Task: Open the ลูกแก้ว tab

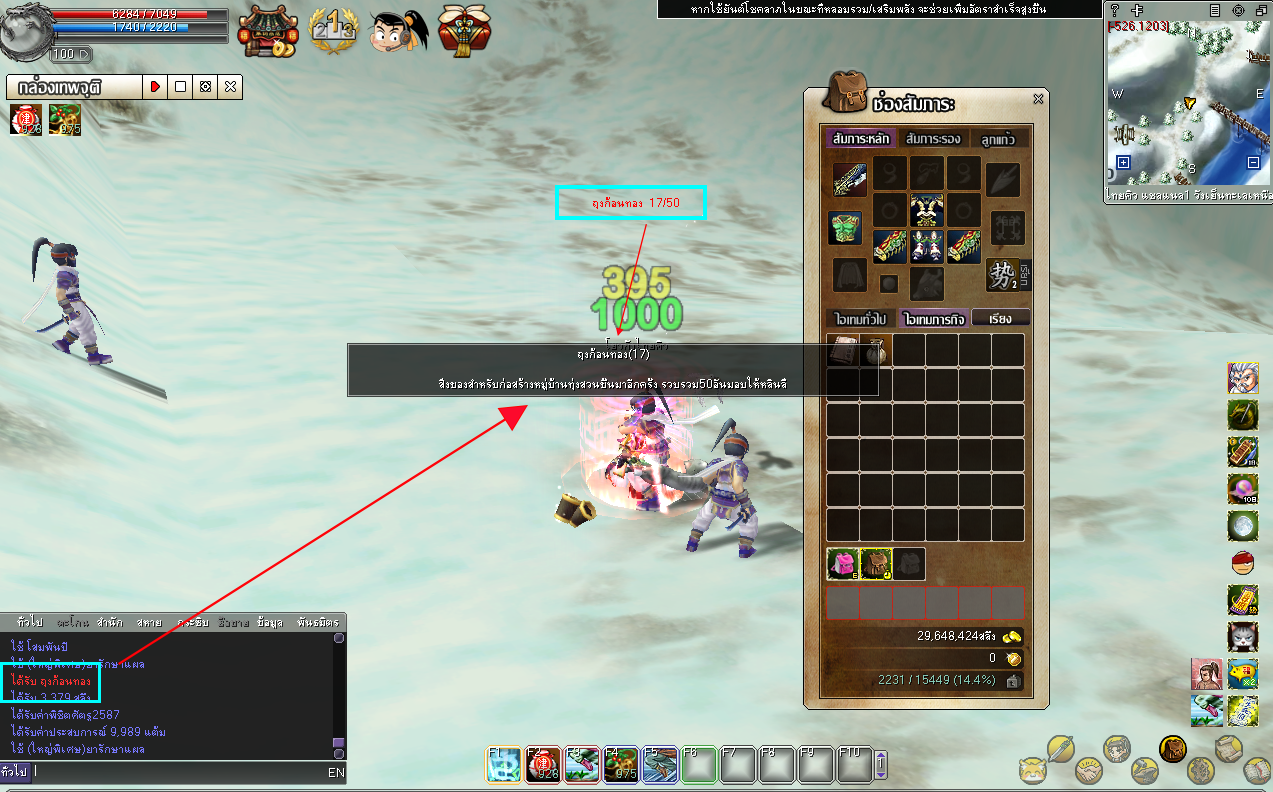Action: click(998, 139)
